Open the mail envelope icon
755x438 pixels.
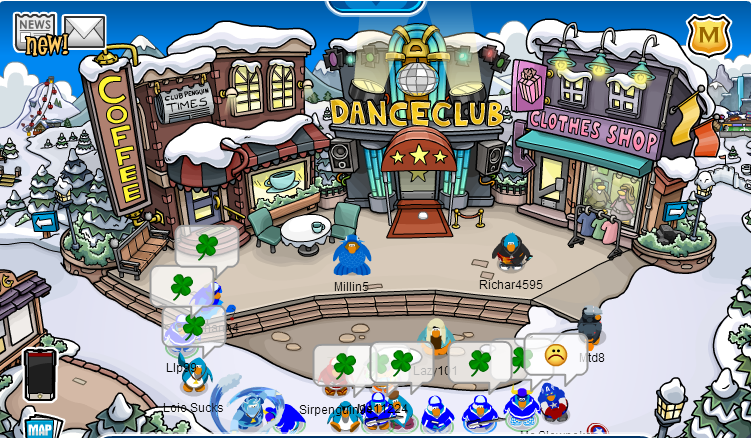[84, 32]
